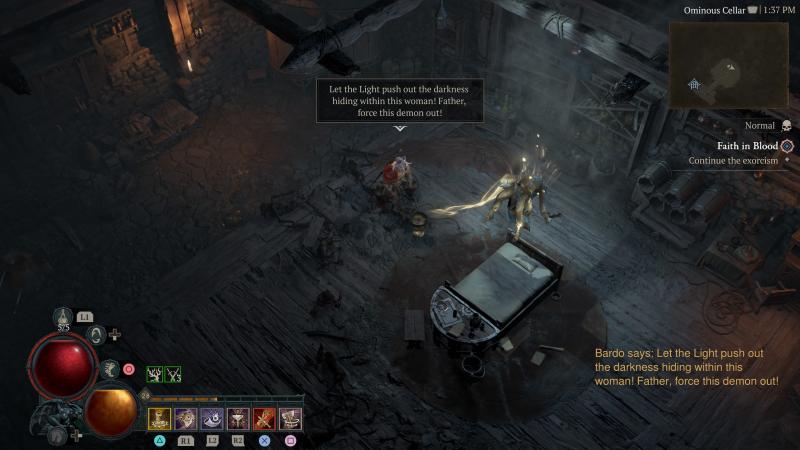The width and height of the screenshot is (800, 450).
Task: Click the round ring-shaped icon below the potion
Action: [x=97, y=335]
